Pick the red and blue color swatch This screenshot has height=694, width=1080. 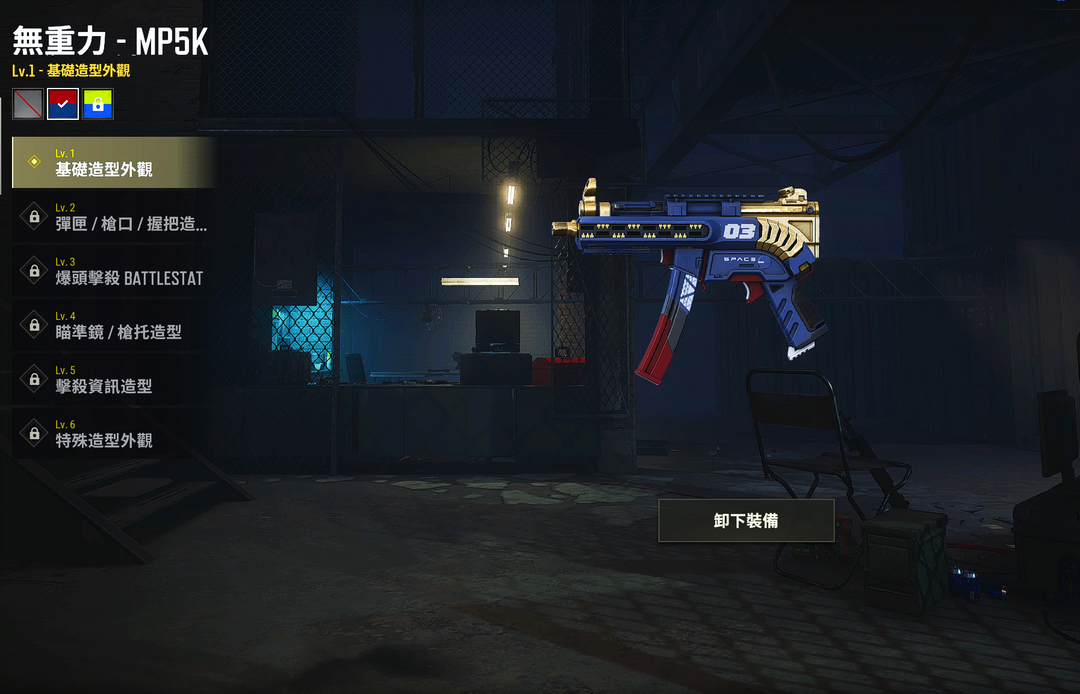click(63, 104)
